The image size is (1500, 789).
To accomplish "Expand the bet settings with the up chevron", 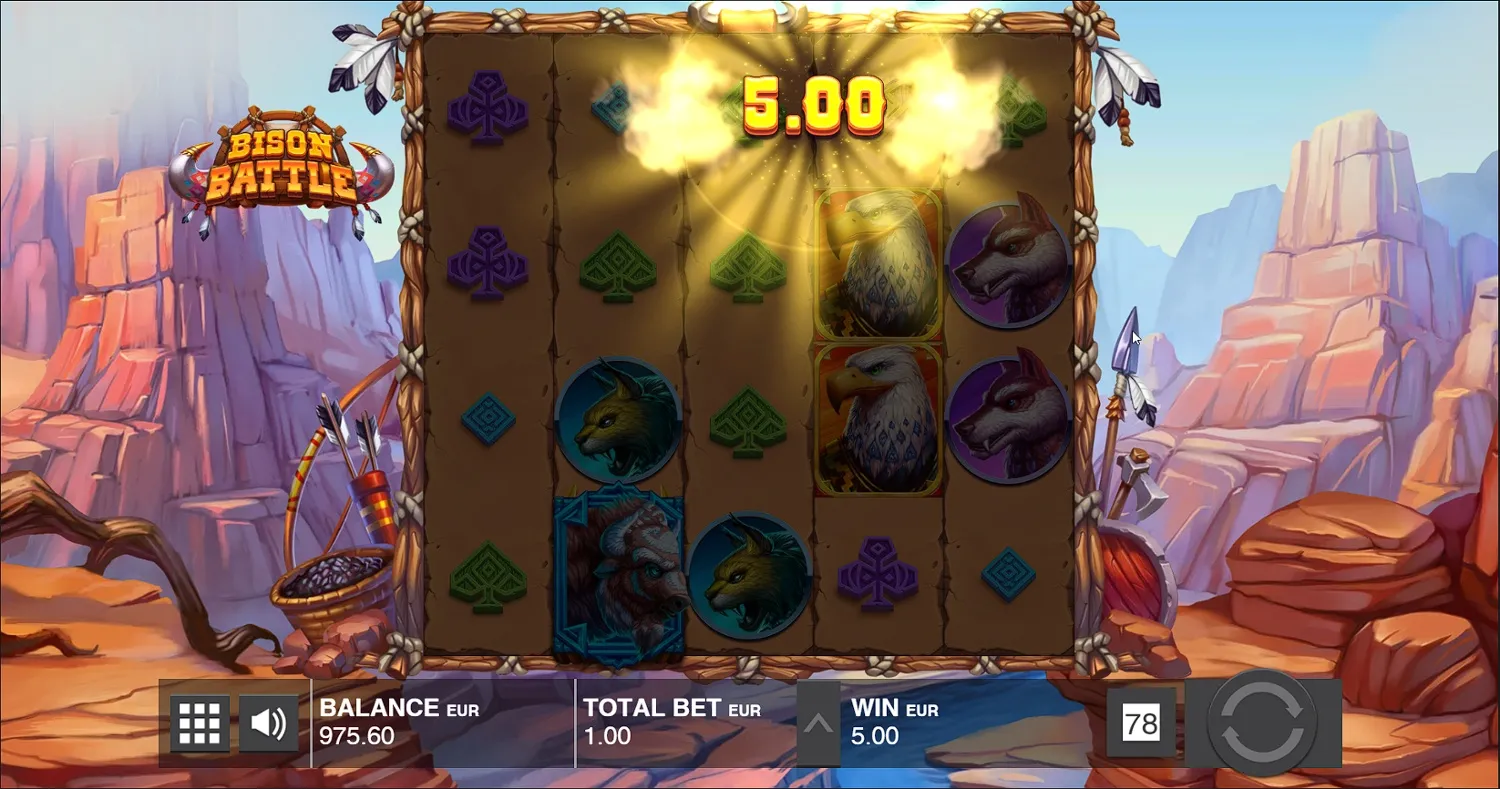I will coord(818,722).
